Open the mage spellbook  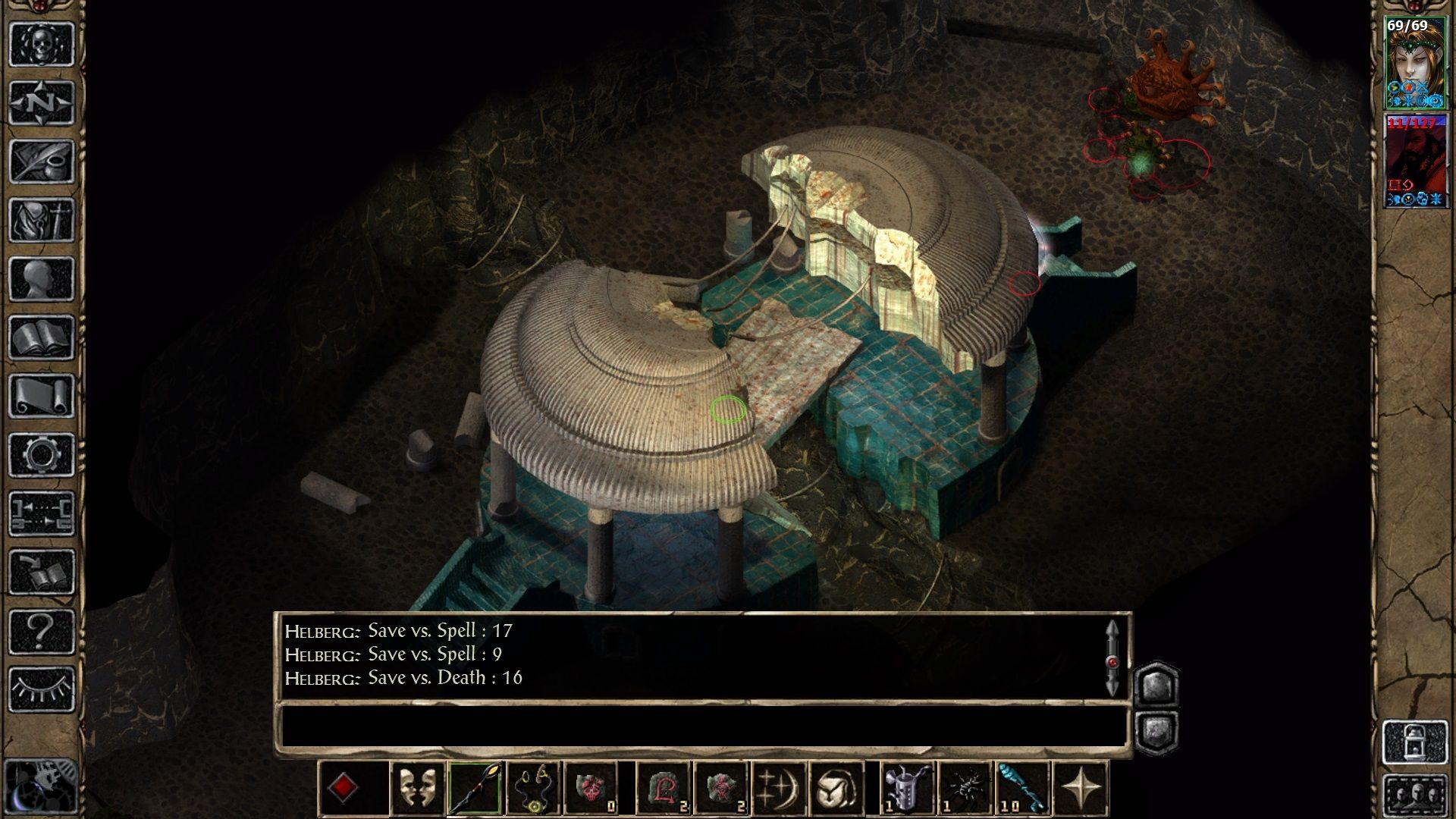(x=42, y=337)
